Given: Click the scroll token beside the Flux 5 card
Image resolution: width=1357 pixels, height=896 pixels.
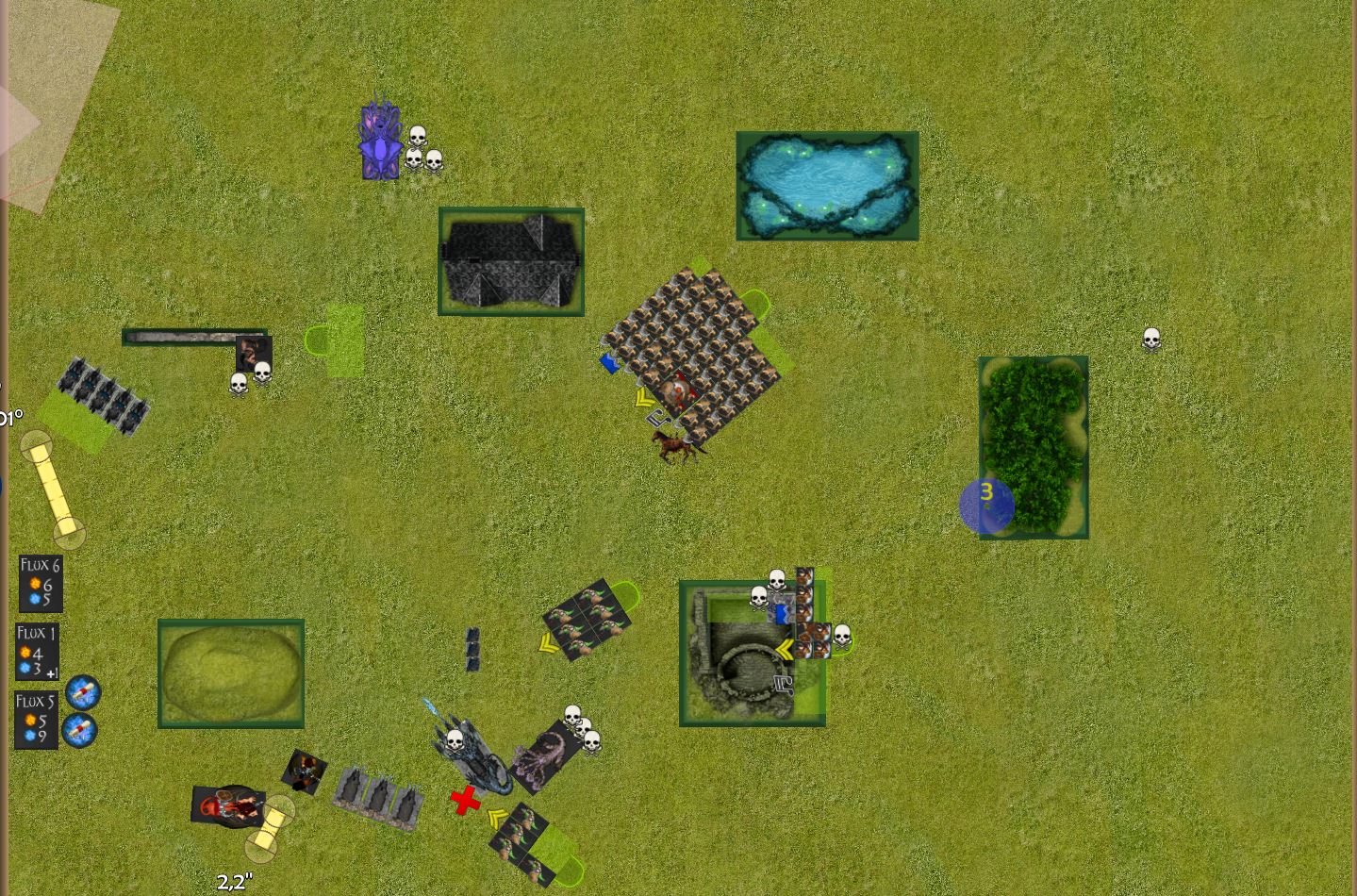Looking at the screenshot, I should 79,730.
